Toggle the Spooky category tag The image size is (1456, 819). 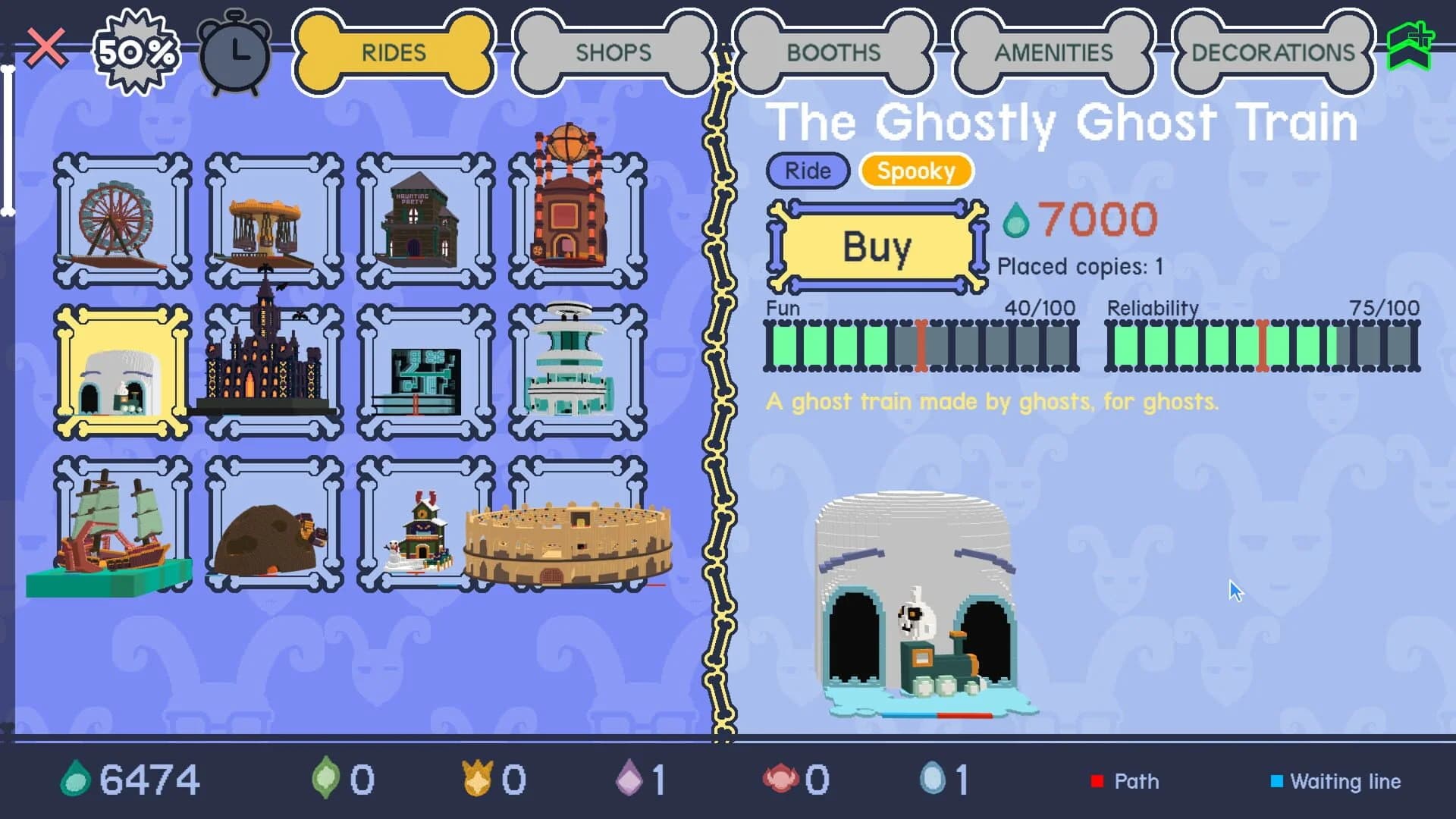point(915,171)
